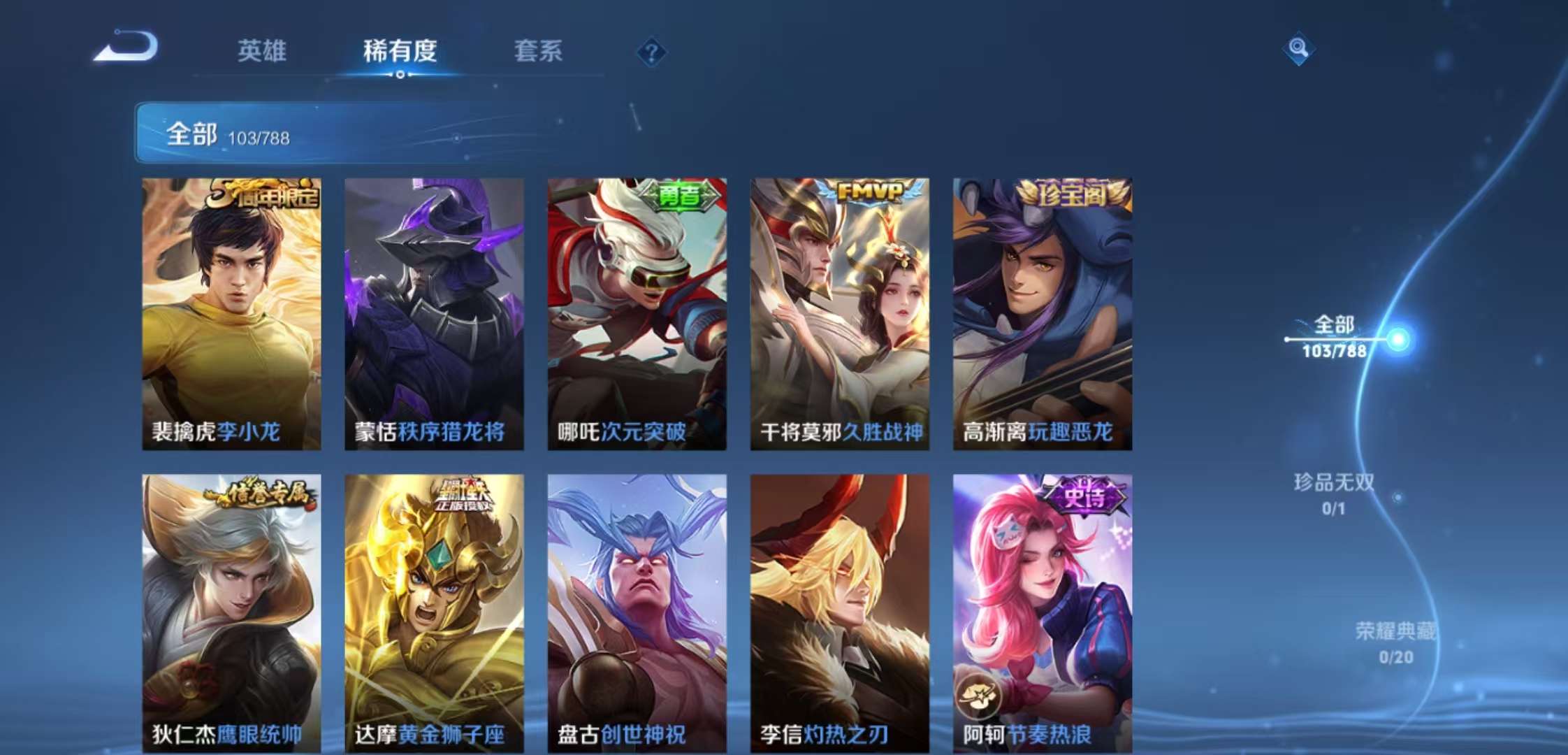Click the question mark help icon
This screenshot has width=1568, height=755.
coord(651,50)
